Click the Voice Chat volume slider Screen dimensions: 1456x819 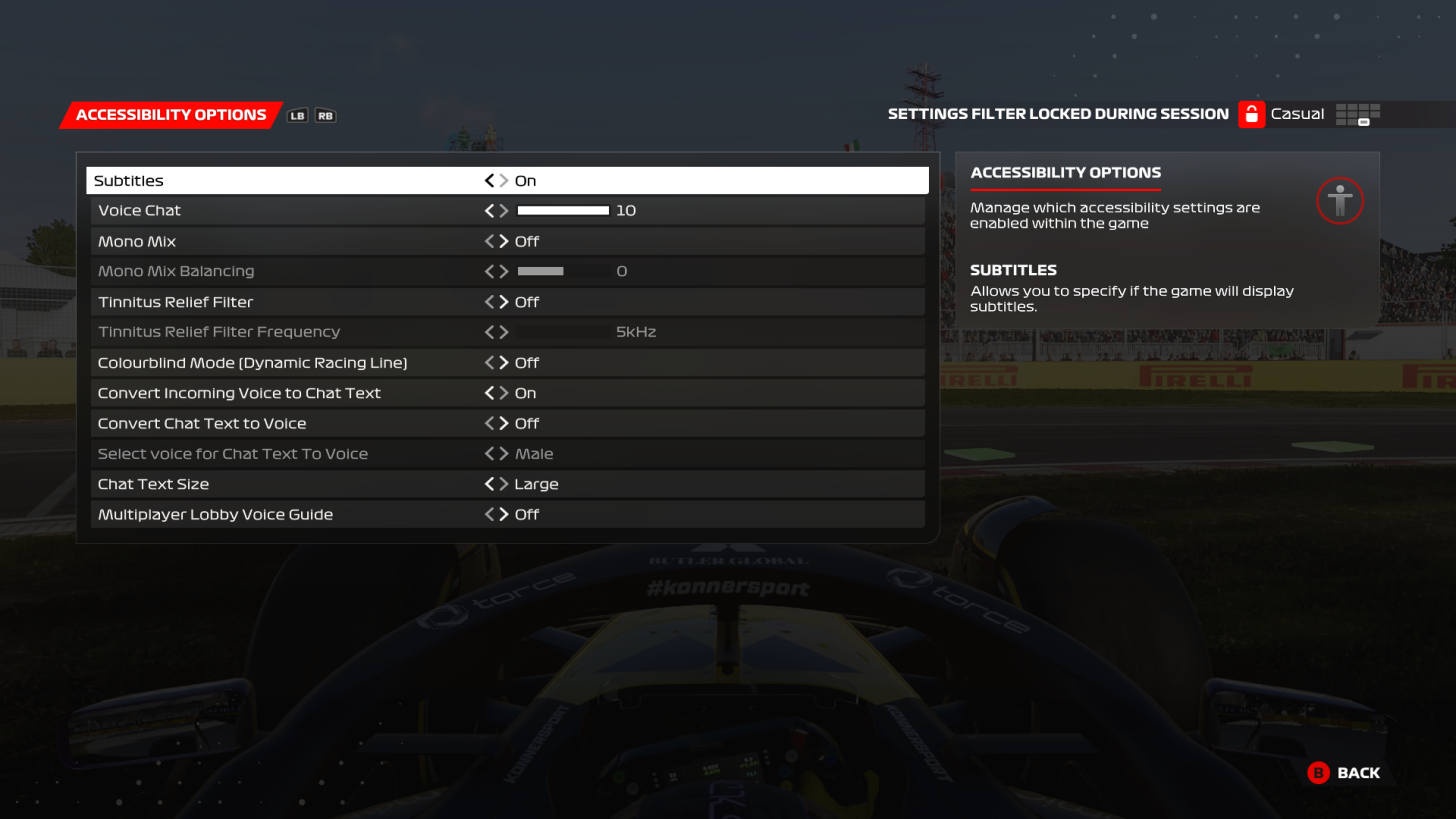562,210
